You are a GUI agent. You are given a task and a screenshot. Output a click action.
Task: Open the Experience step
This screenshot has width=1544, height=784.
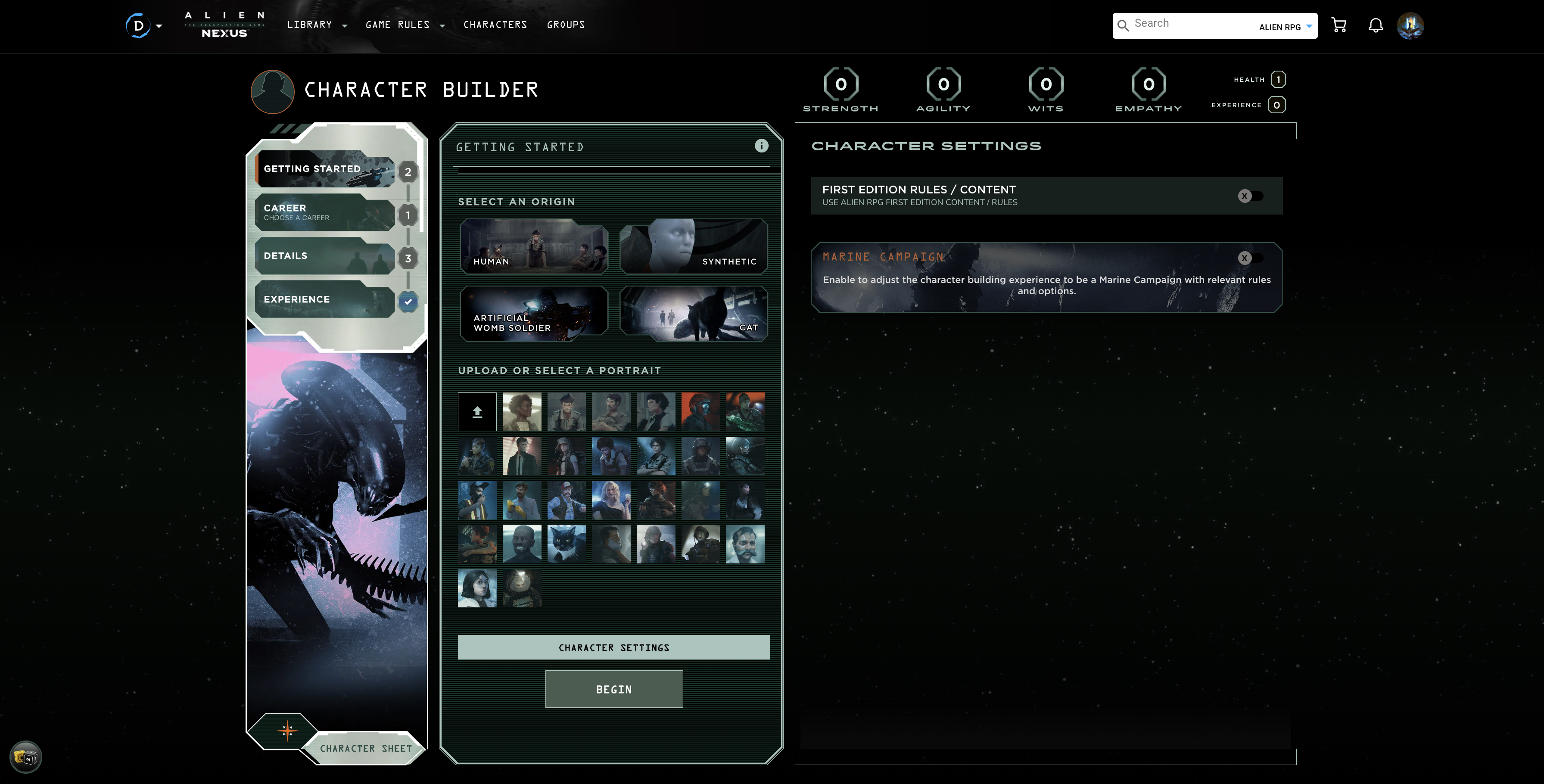[x=324, y=299]
